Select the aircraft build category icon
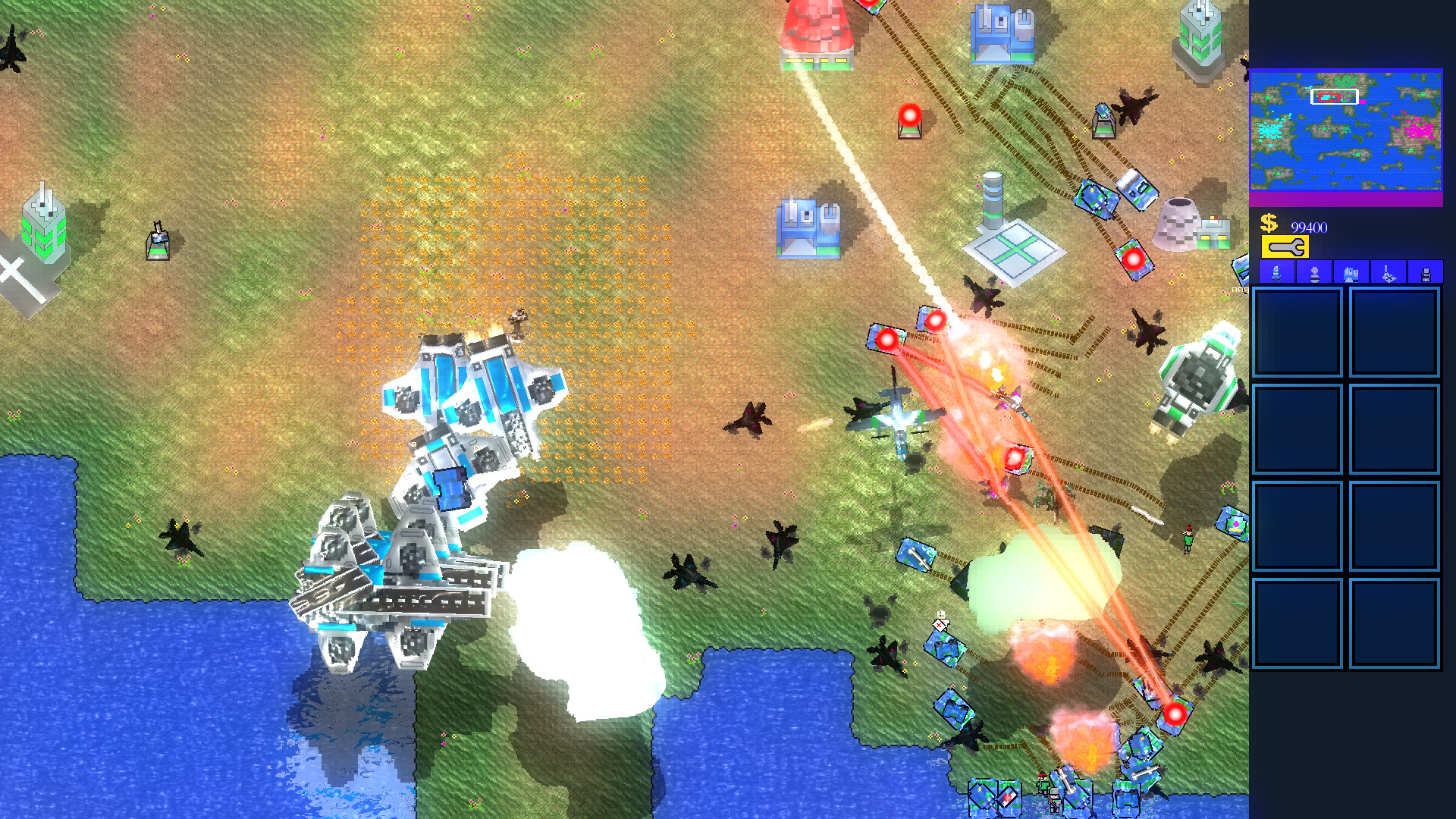Image resolution: width=1456 pixels, height=819 pixels. [x=1389, y=272]
